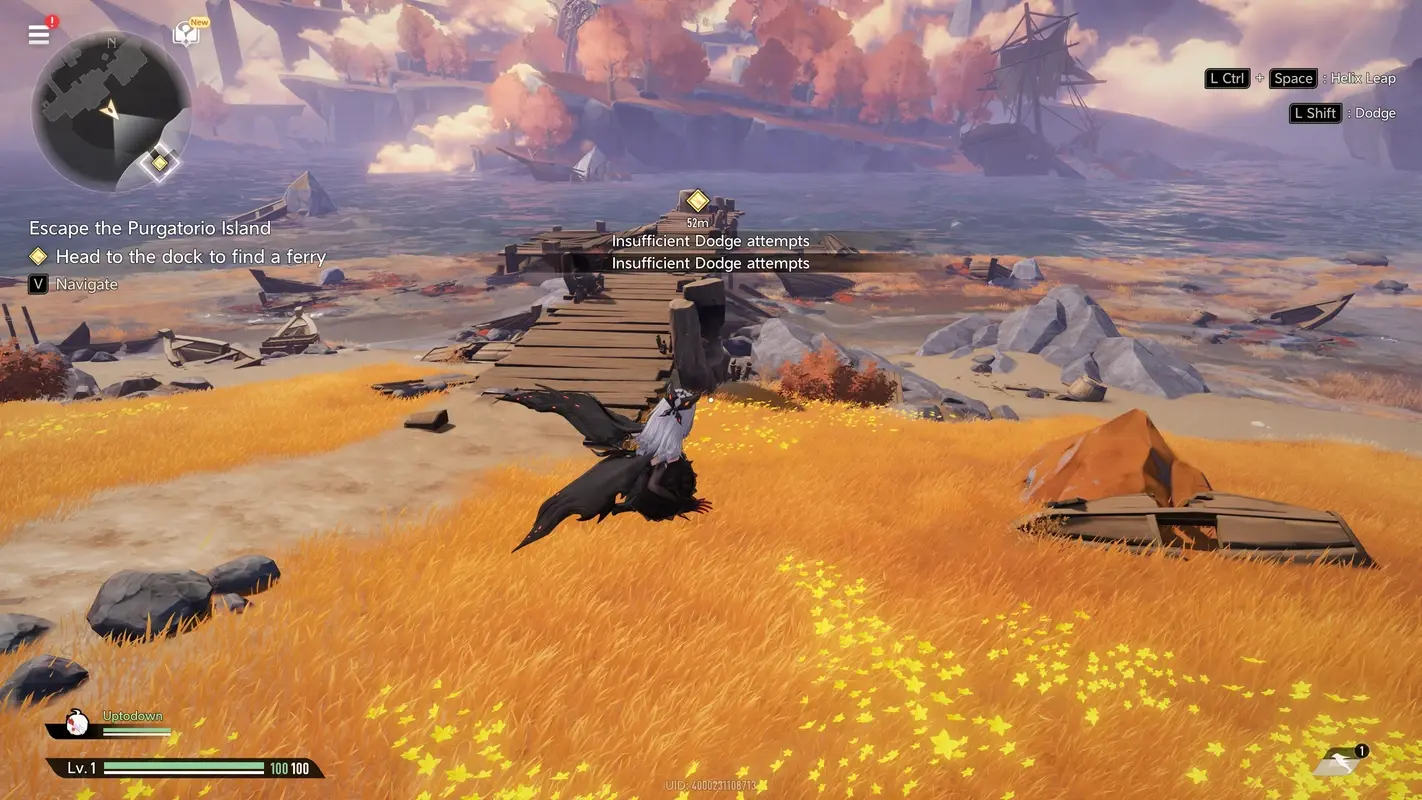
Task: Open the New tutorial guide book icon
Action: tap(186, 31)
